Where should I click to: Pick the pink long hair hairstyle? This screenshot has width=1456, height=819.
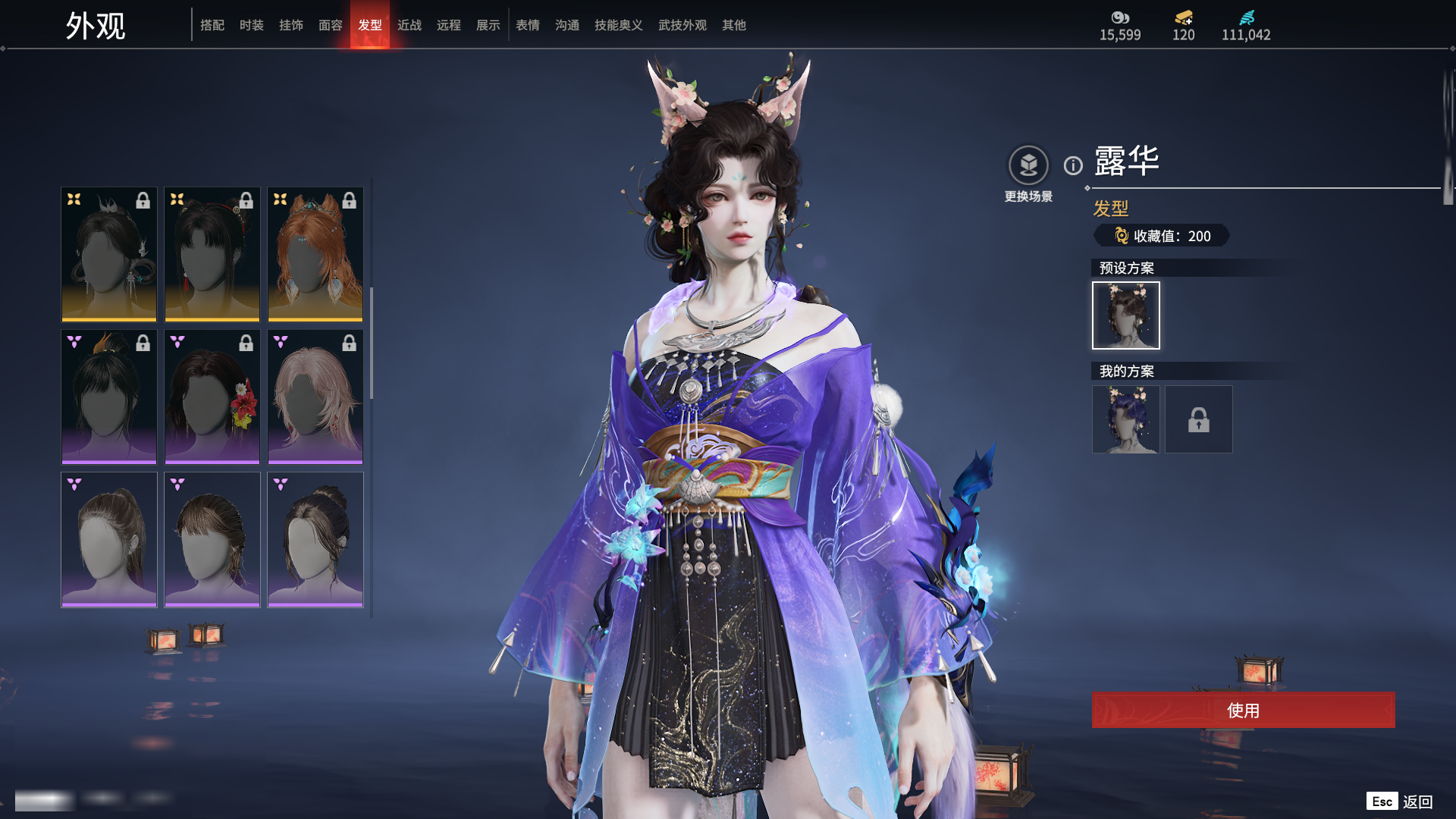pos(315,397)
